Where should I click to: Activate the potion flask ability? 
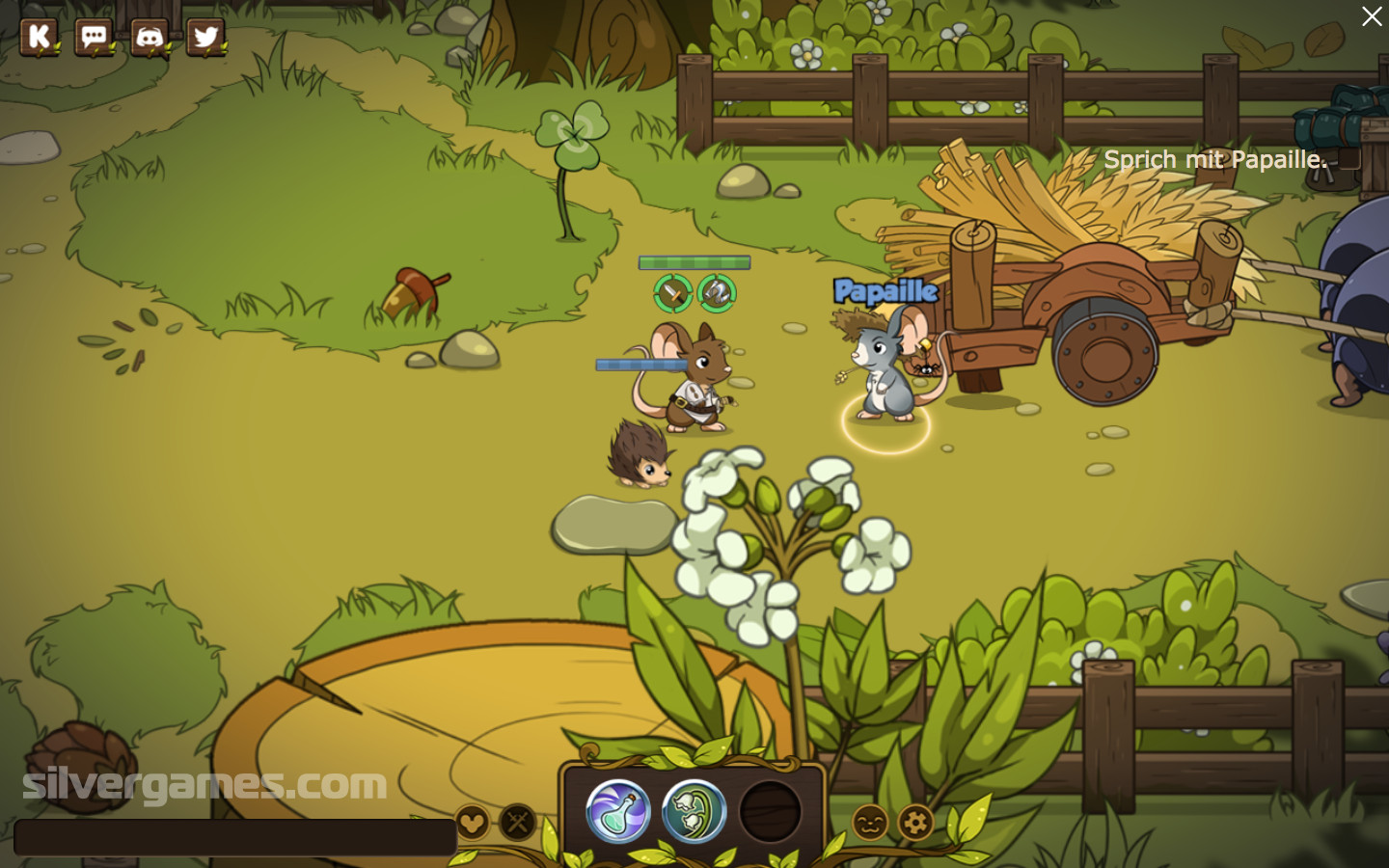coord(618,811)
